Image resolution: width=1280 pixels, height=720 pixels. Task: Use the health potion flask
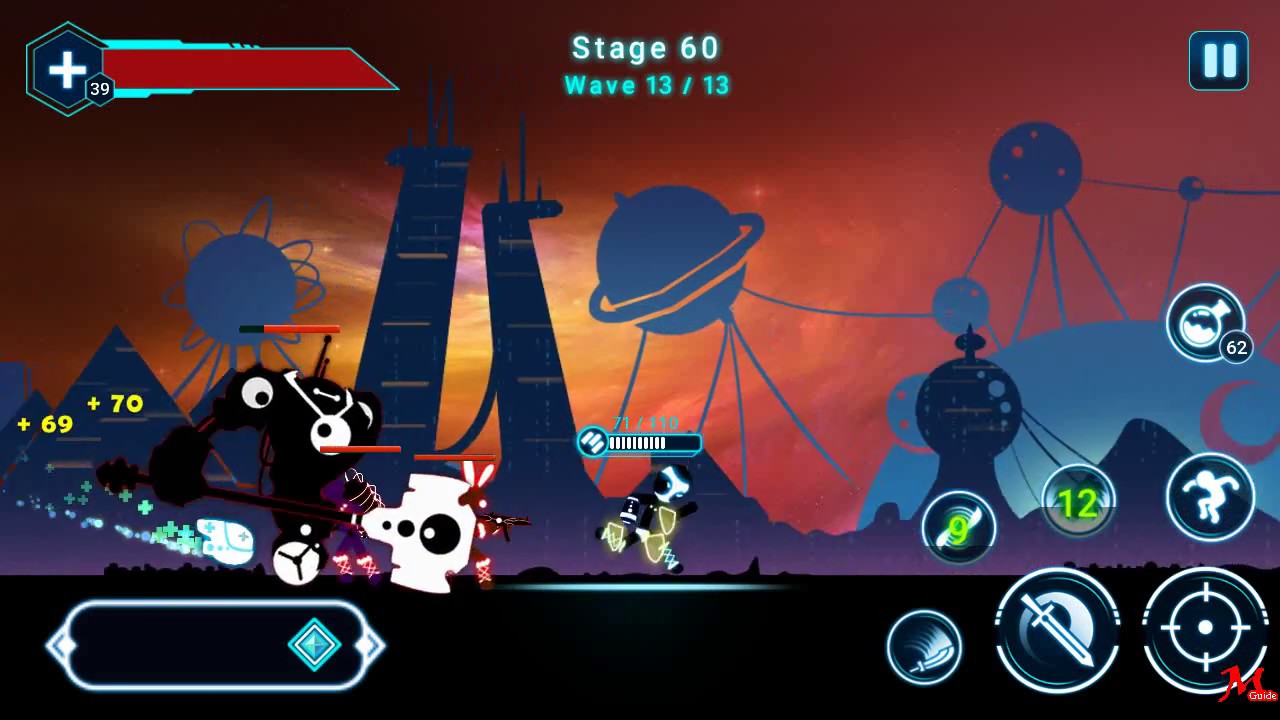tap(1204, 323)
